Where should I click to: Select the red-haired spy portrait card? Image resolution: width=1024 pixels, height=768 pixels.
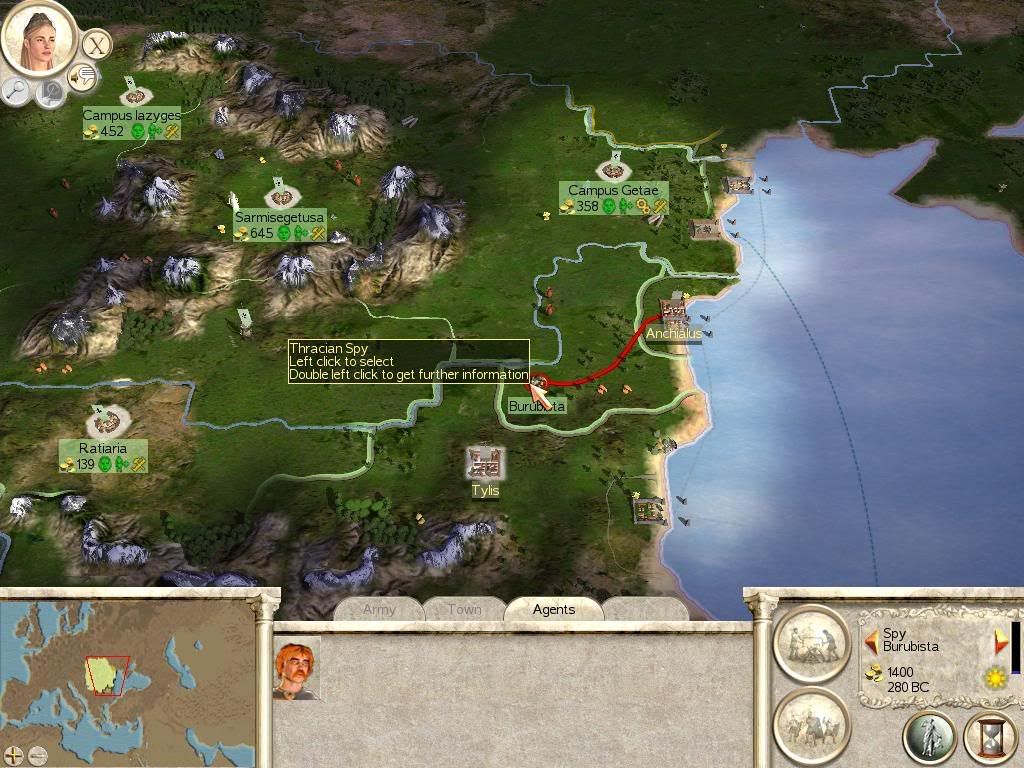point(297,669)
